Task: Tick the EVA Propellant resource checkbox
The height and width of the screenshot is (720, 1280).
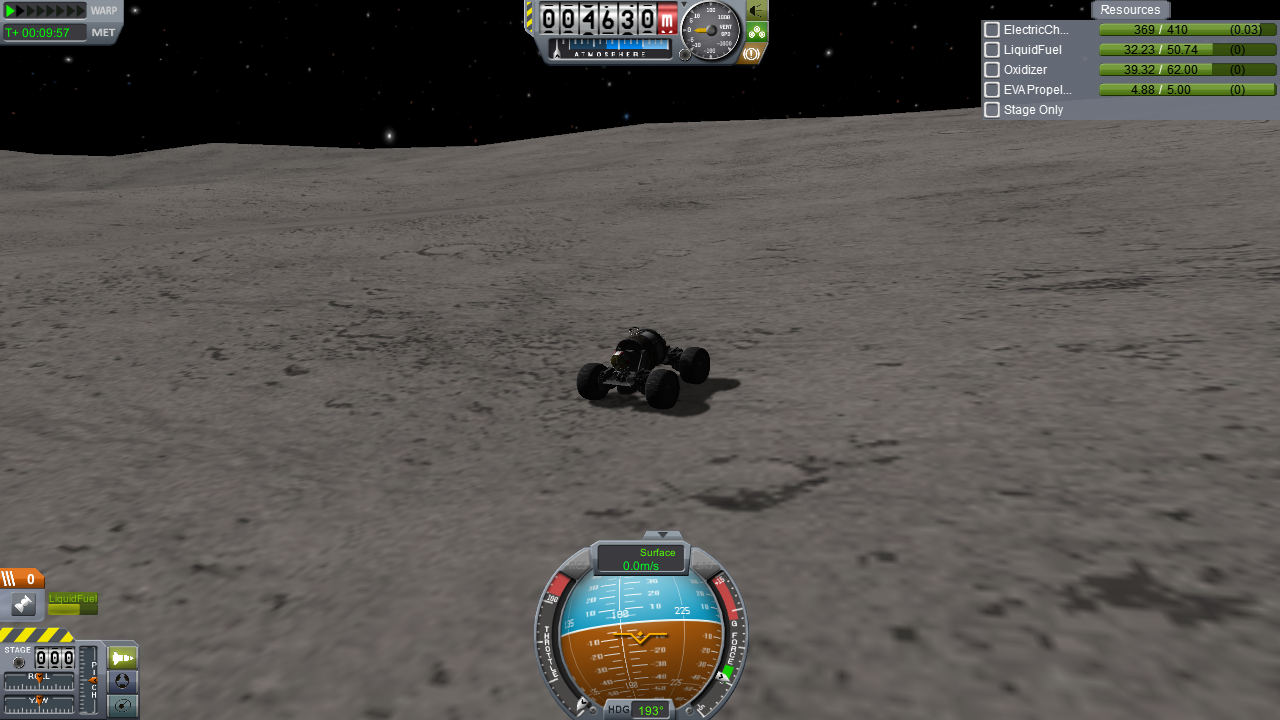Action: pos(992,90)
